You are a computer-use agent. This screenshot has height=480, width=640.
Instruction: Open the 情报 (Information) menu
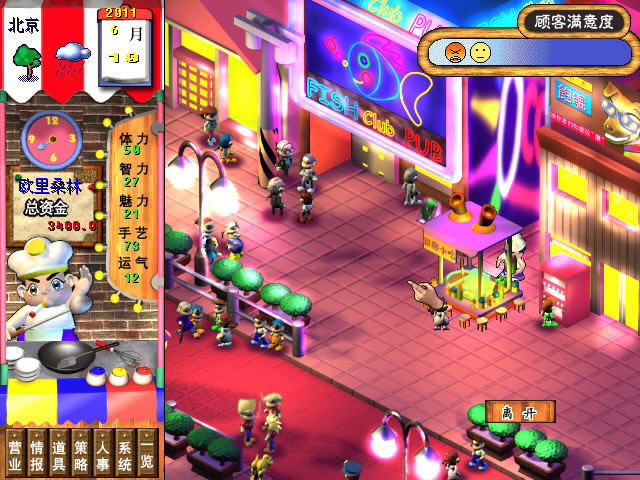click(x=37, y=454)
